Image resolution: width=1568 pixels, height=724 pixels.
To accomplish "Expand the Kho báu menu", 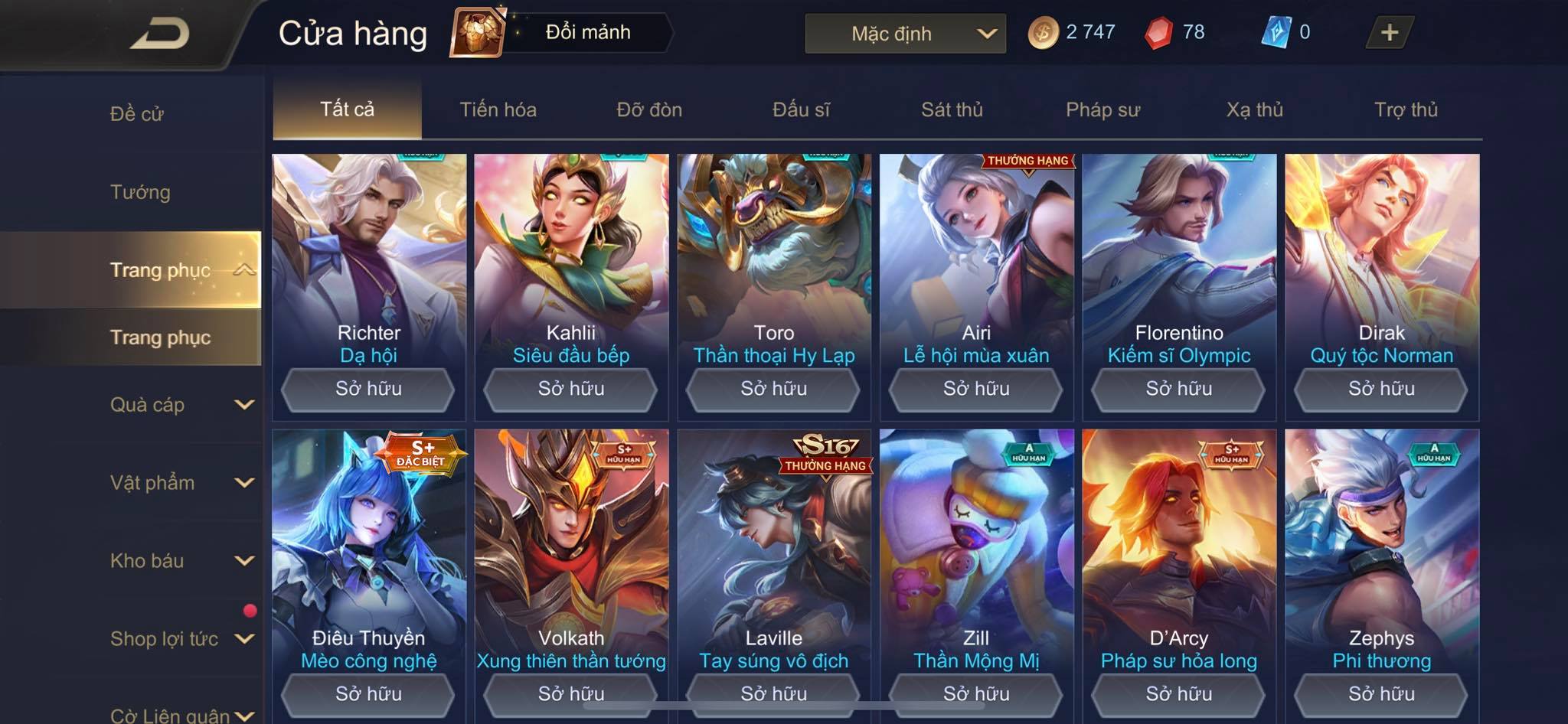I will point(181,561).
